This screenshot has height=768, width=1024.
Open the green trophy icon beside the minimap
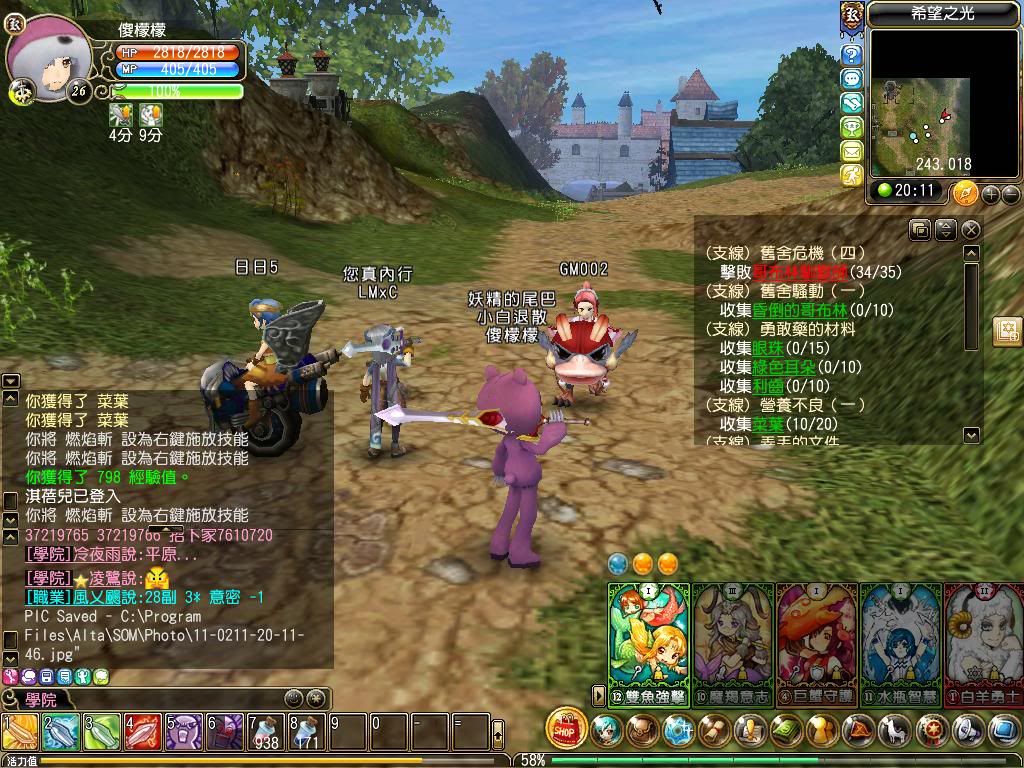click(x=852, y=127)
